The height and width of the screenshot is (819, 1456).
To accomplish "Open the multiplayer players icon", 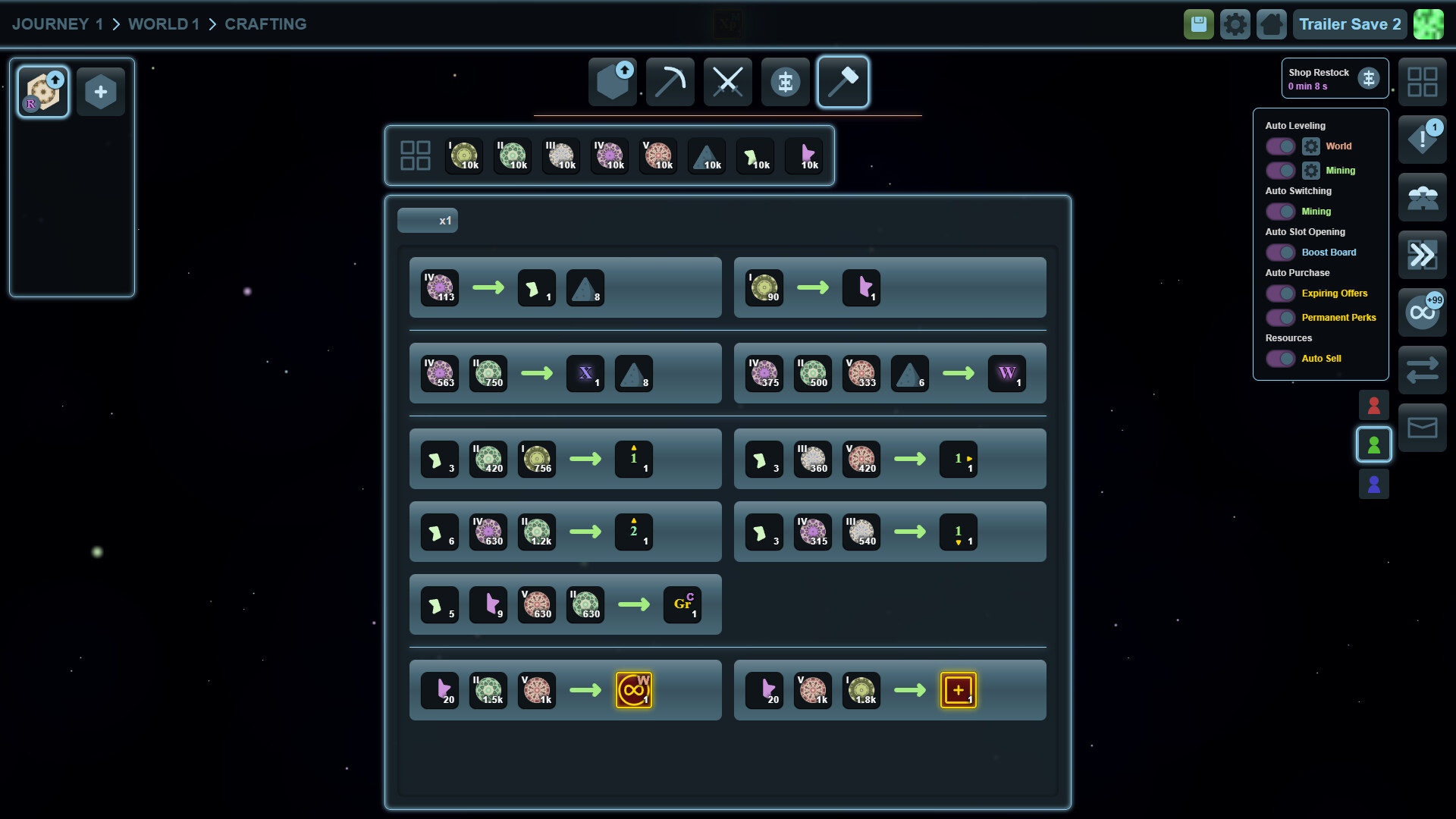I will point(1422,197).
